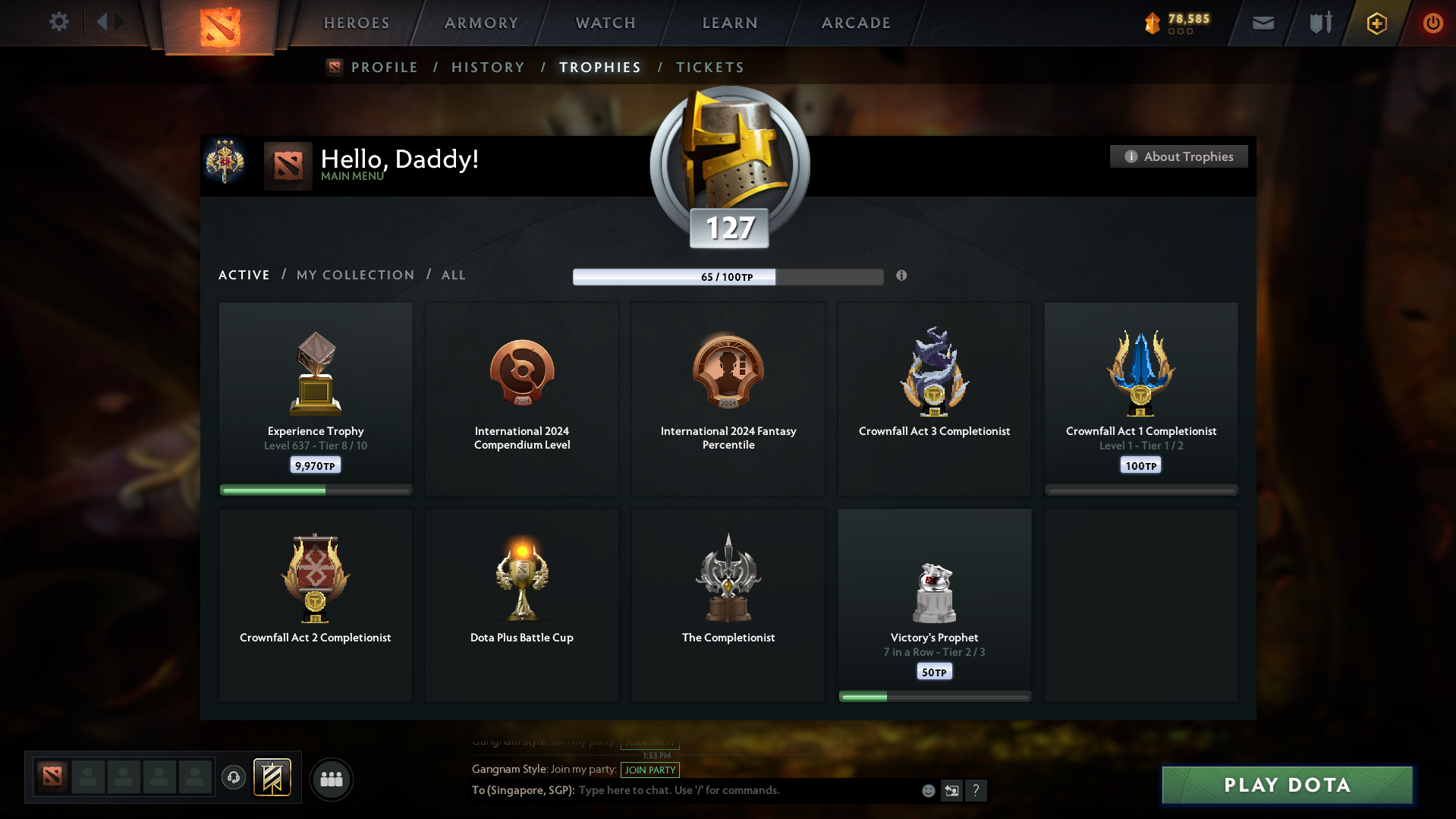Click the 65/100TP progress bar
Image resolution: width=1456 pixels, height=819 pixels.
[728, 276]
